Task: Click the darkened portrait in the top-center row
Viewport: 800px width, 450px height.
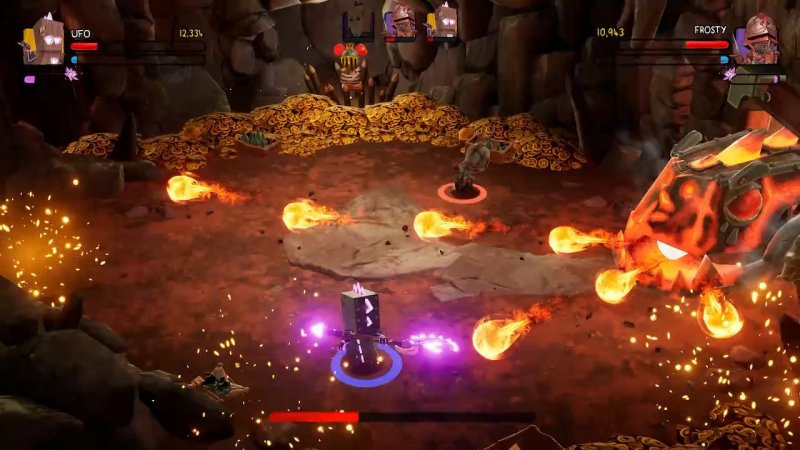Action: click(x=357, y=22)
